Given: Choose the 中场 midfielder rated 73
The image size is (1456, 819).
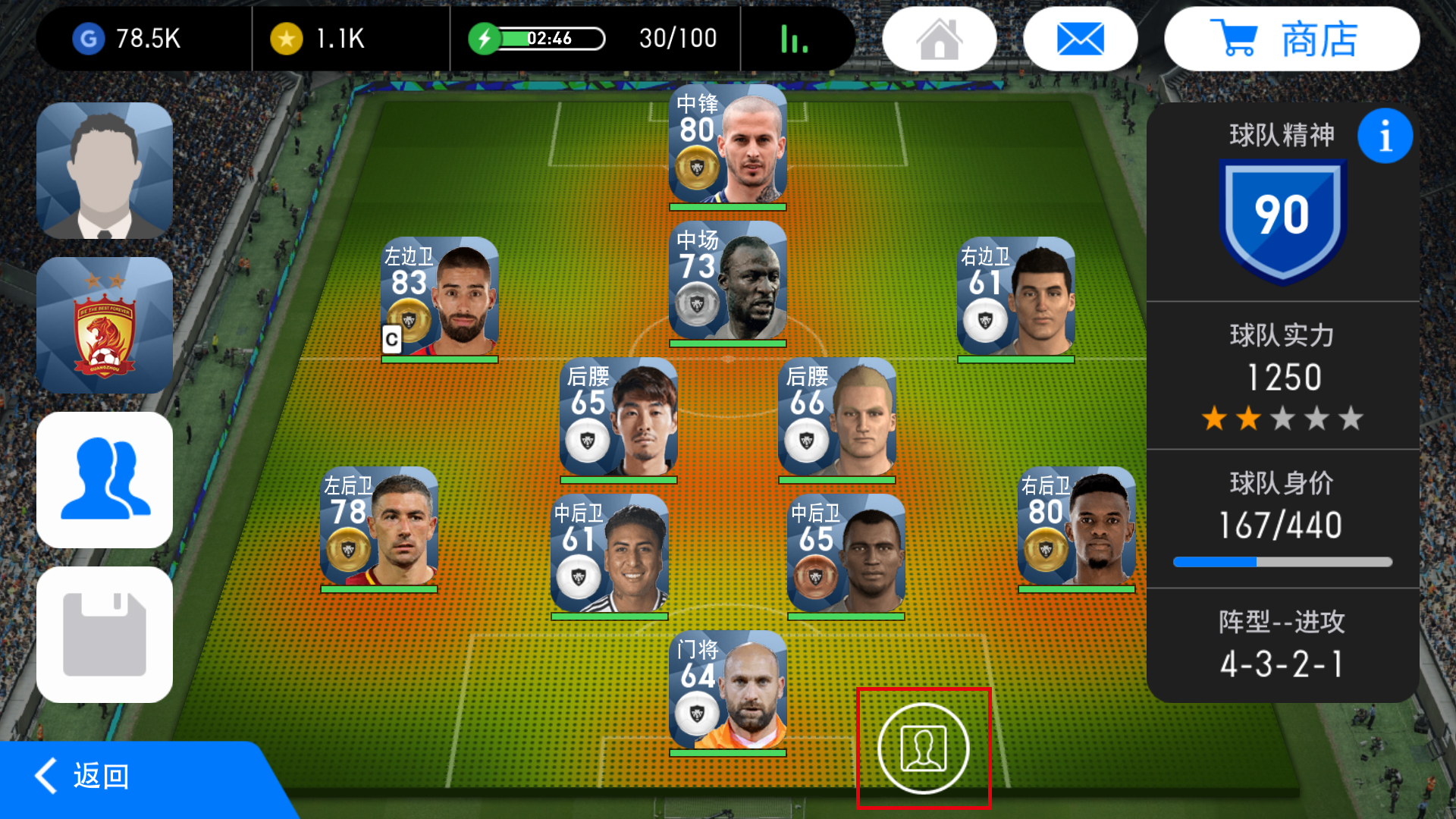Looking at the screenshot, I should pos(728,282).
